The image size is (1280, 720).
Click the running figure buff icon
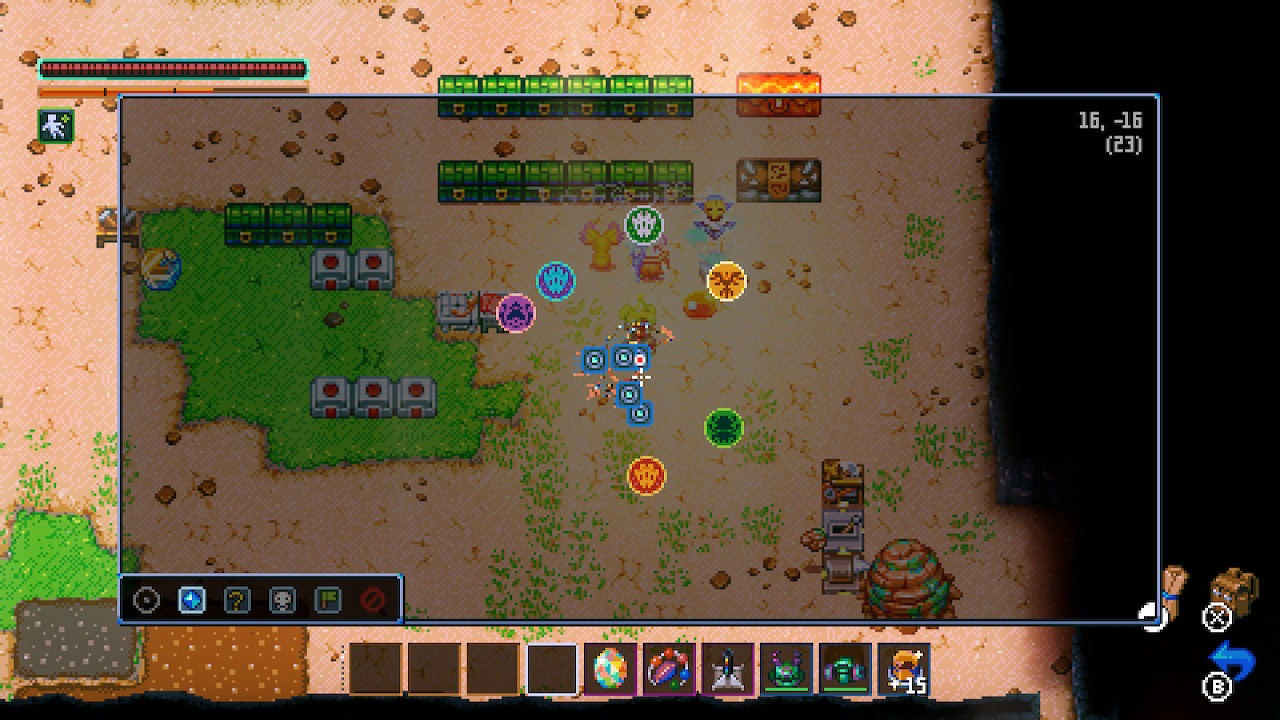click(x=54, y=125)
